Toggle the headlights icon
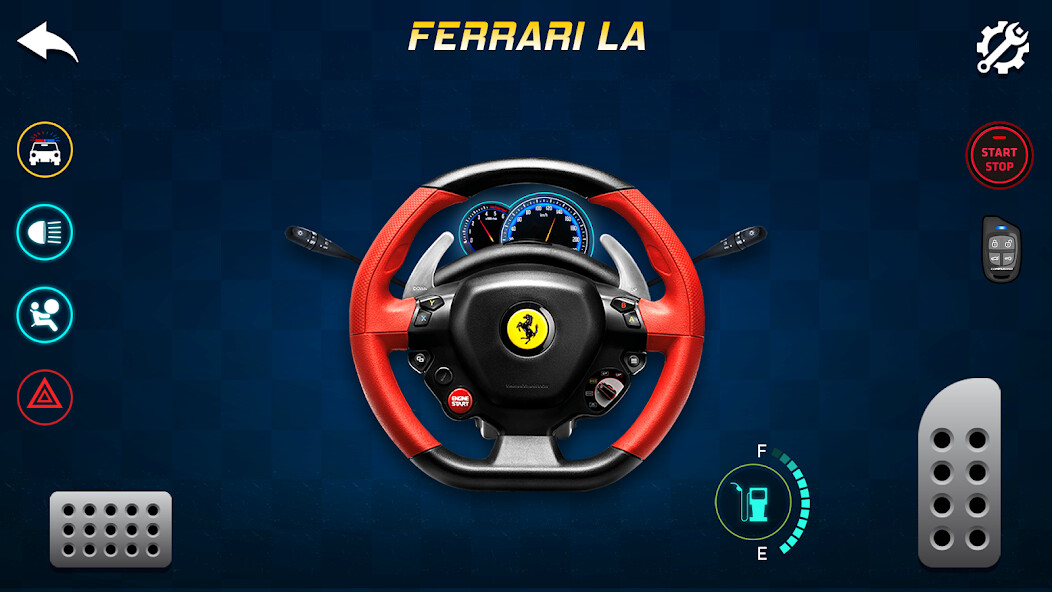Screen dimensions: 1052x592 coord(45,233)
